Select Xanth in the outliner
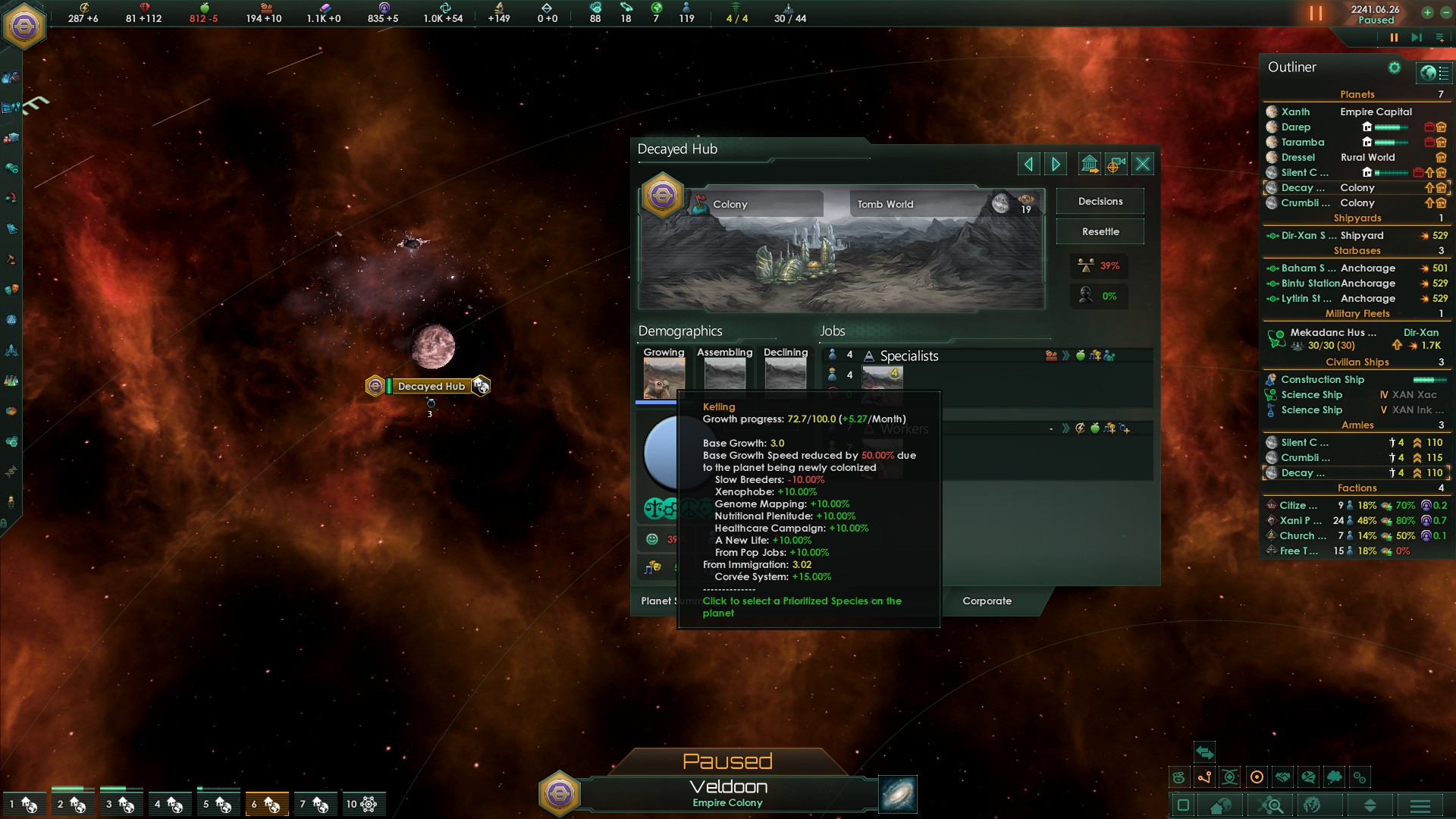Viewport: 1456px width, 819px height. [1295, 111]
